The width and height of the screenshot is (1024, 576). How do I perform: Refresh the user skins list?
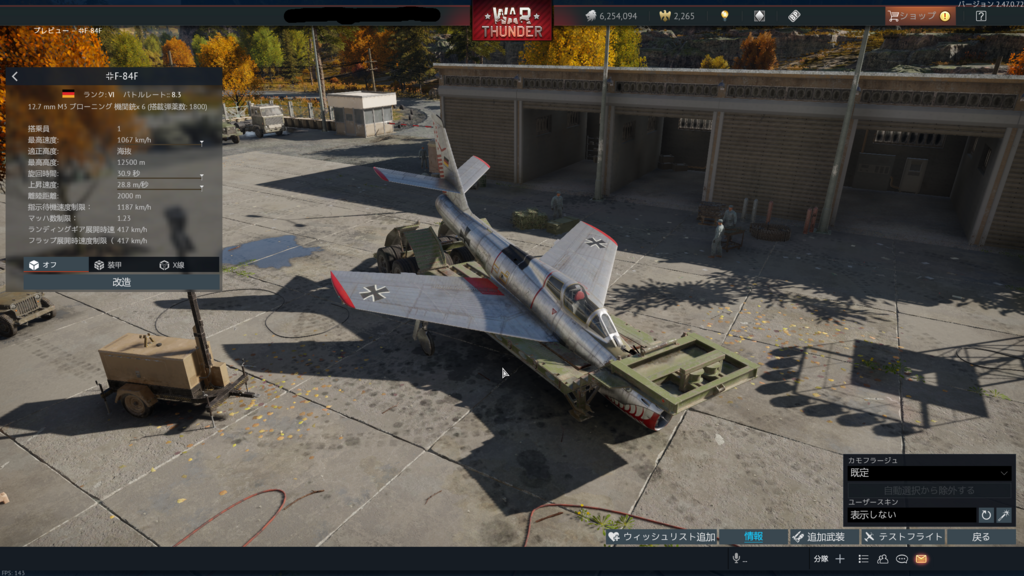tap(986, 515)
